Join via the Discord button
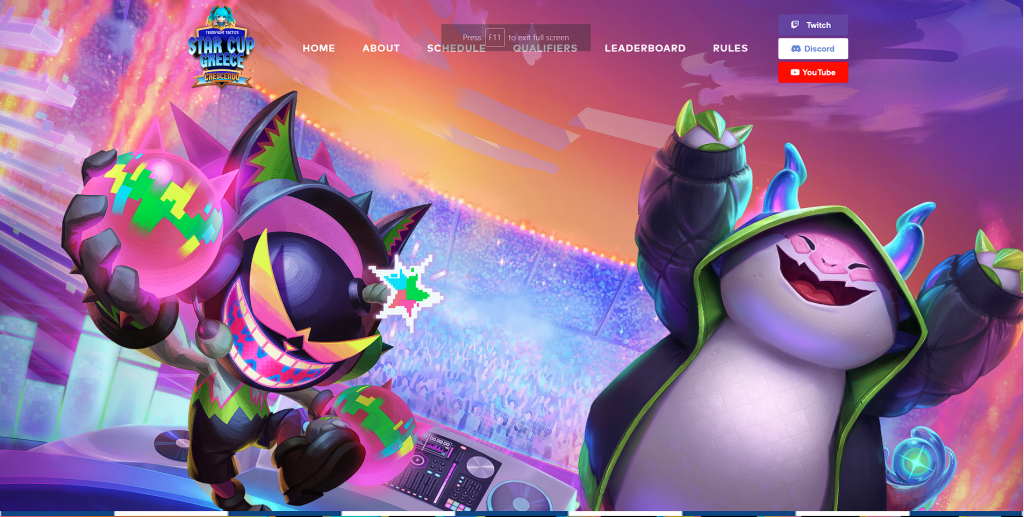Screen dimensions: 1024x517 point(812,49)
